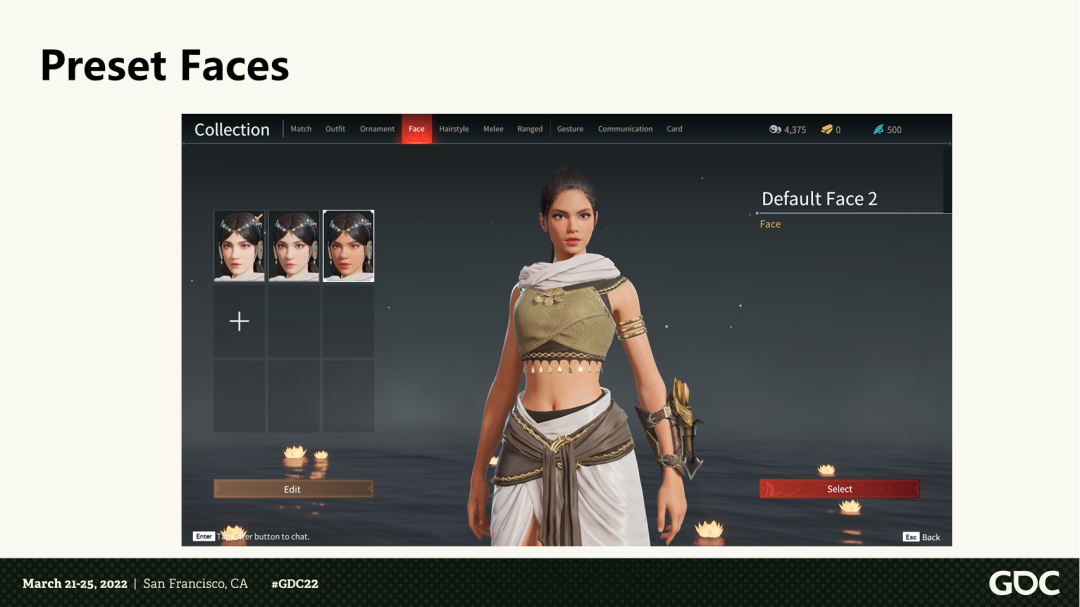
Task: Select the Ornament tab
Action: [x=377, y=129]
